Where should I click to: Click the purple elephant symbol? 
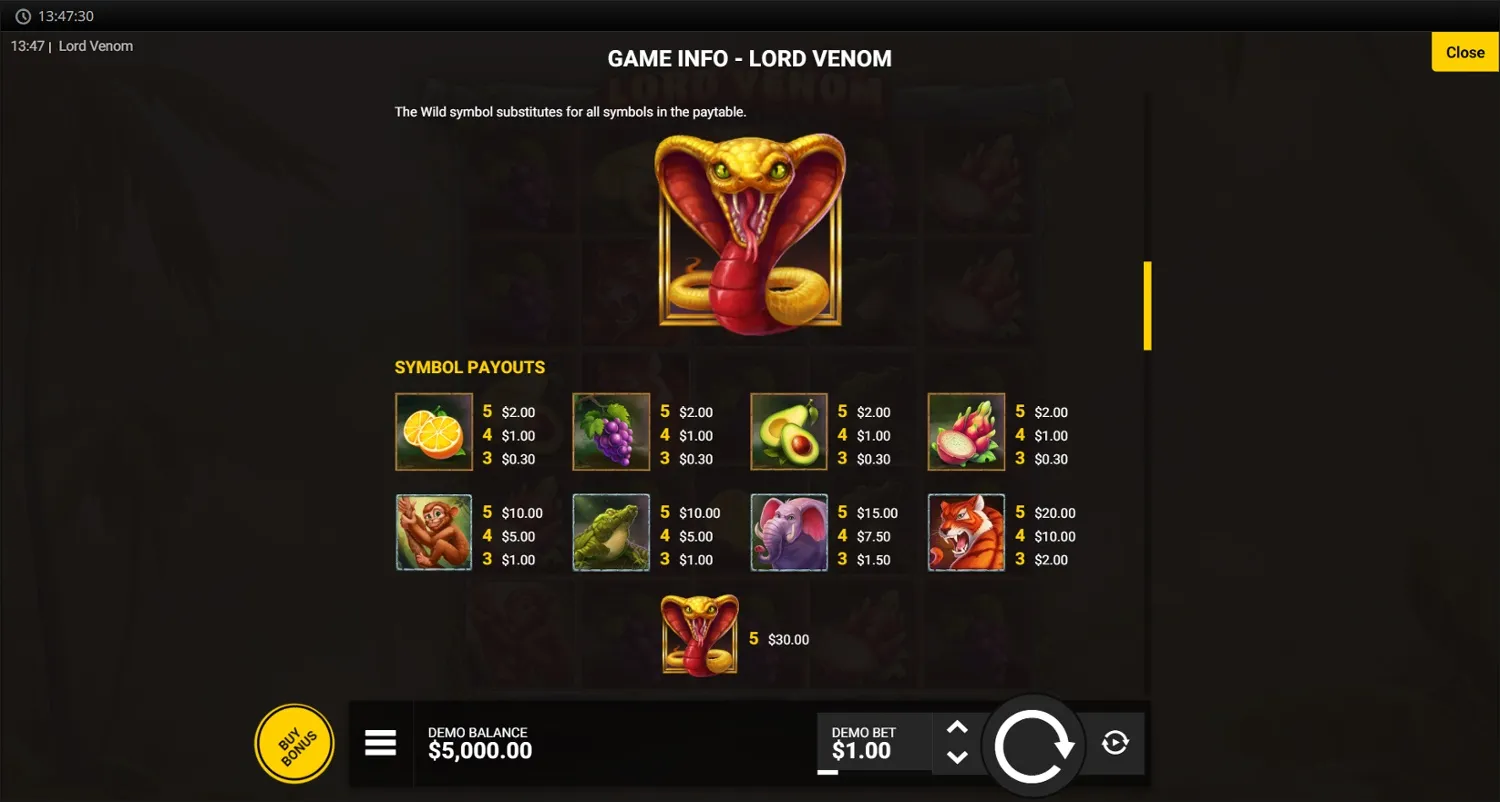(789, 531)
